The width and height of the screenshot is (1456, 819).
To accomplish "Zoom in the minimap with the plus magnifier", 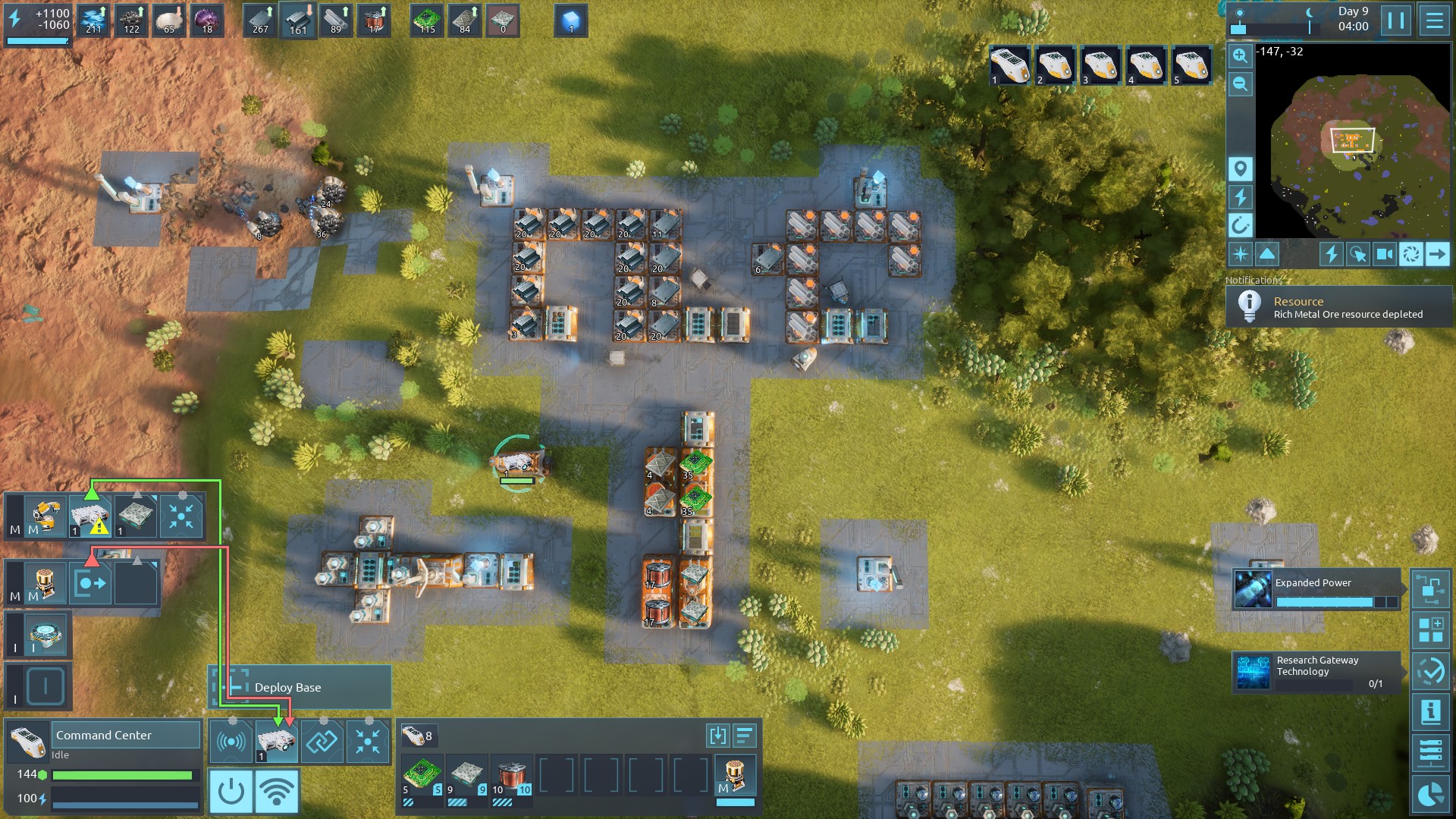I will (x=1240, y=55).
